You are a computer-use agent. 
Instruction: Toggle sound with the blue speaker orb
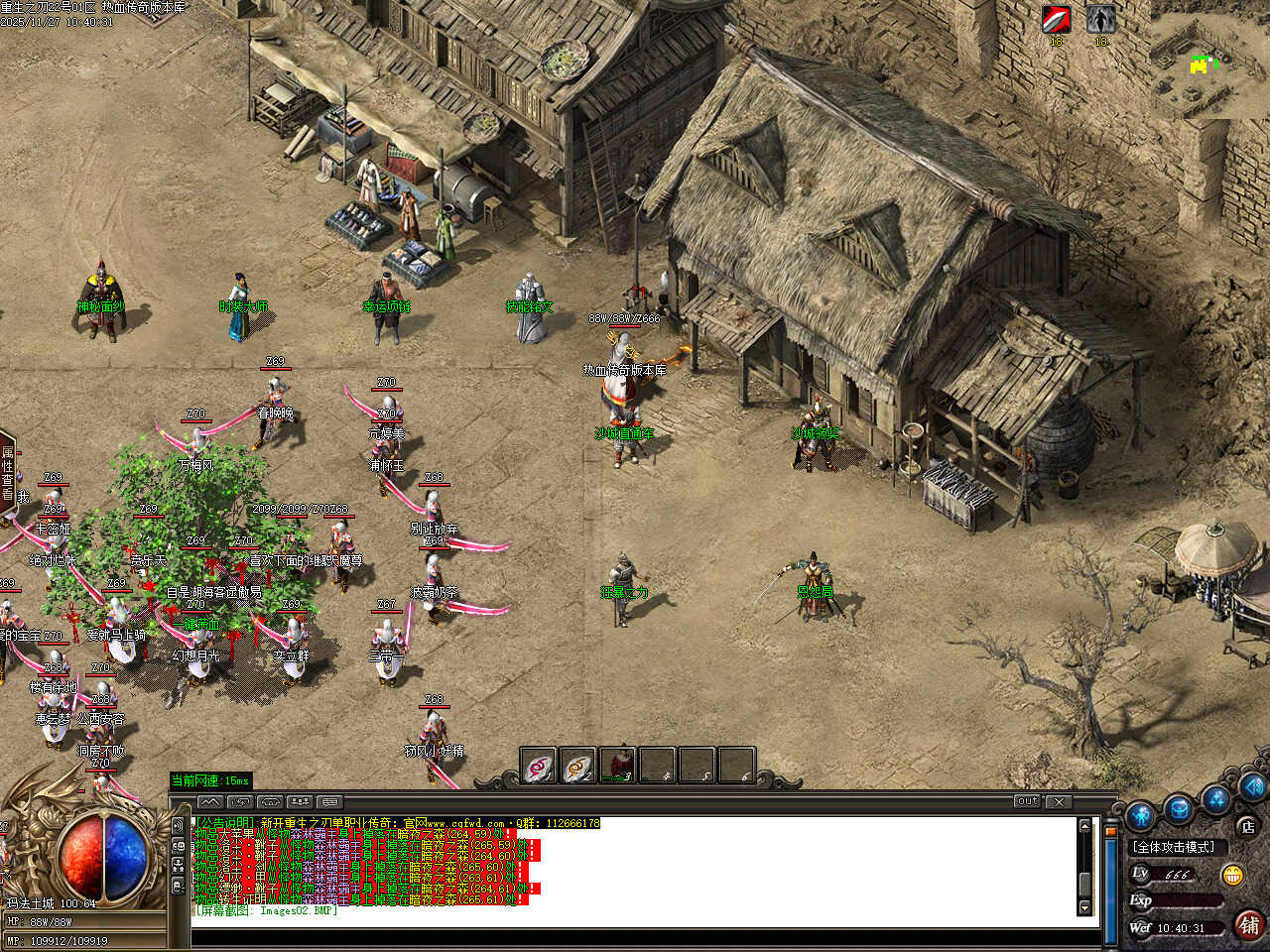tap(1252, 786)
